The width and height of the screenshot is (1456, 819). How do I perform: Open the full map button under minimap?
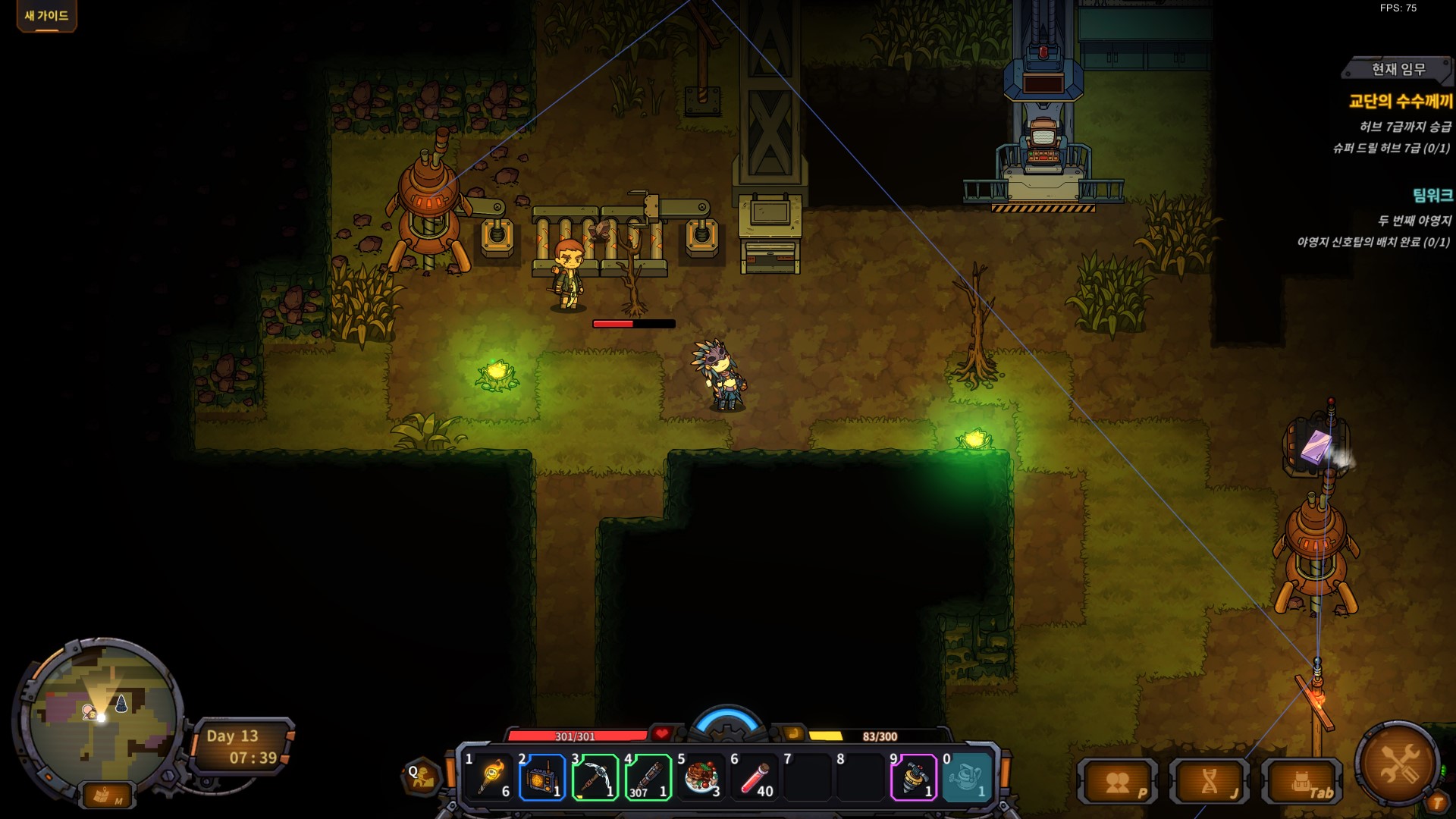click(106, 795)
